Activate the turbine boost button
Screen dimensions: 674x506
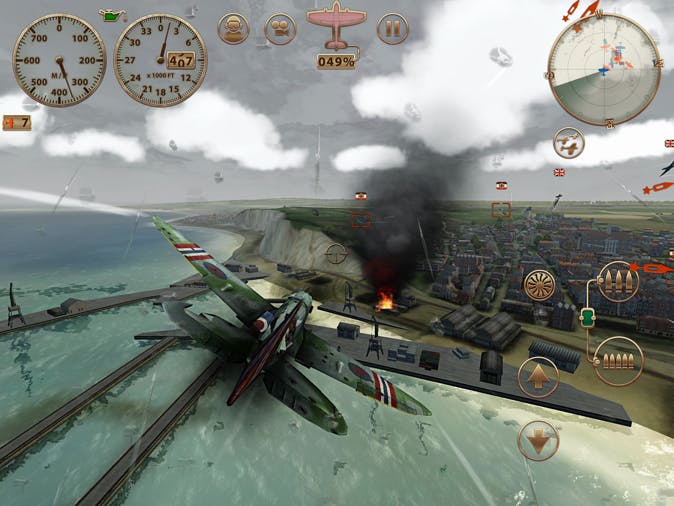coord(541,285)
